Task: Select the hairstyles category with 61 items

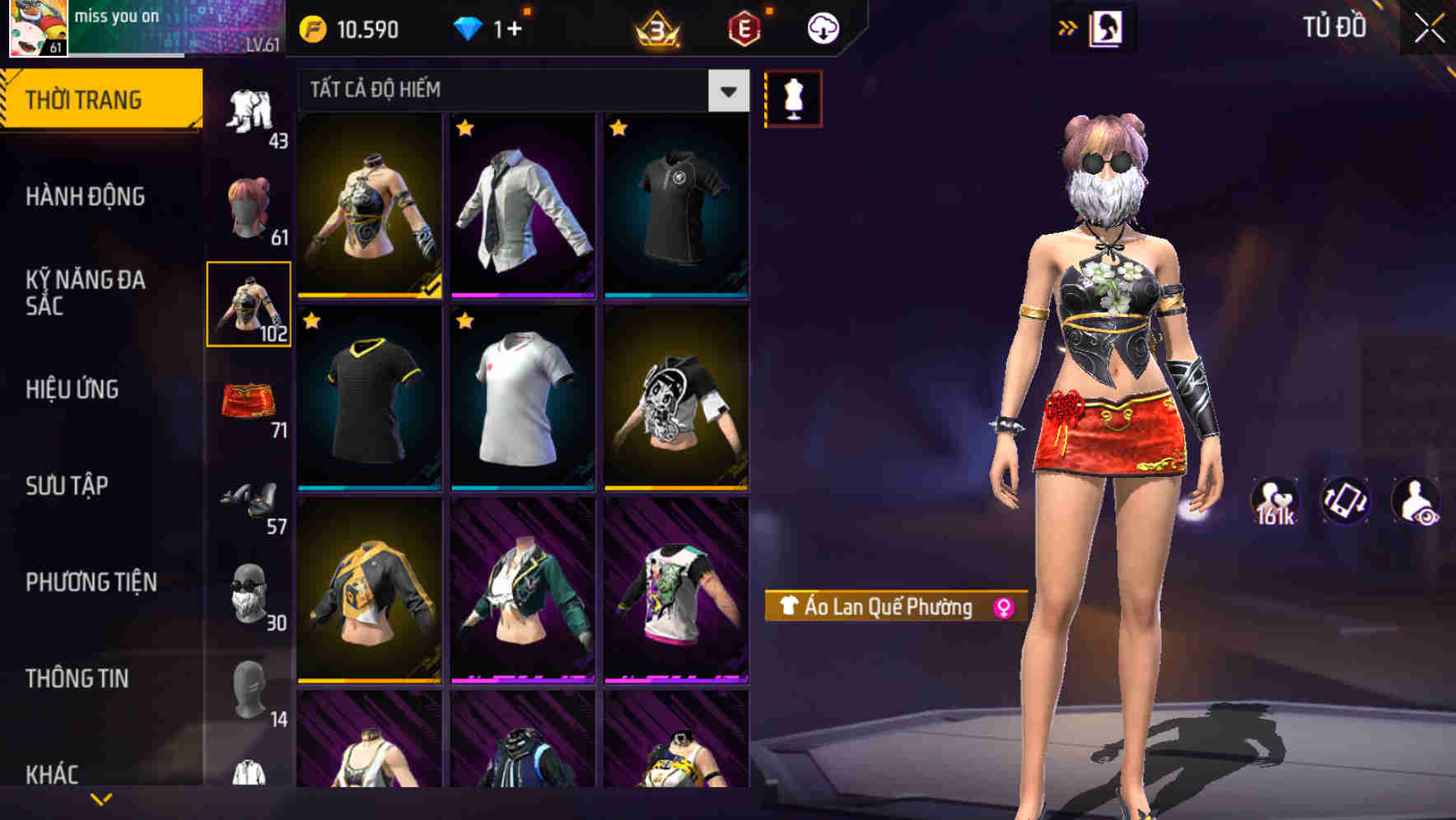Action: pos(251,206)
